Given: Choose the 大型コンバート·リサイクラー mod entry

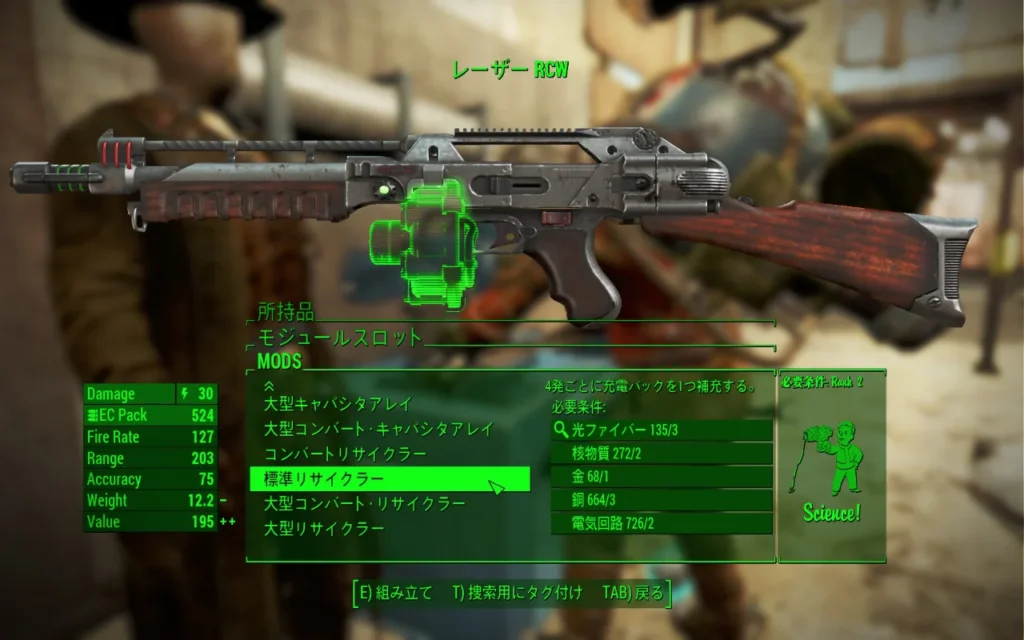Looking at the screenshot, I should click(x=364, y=503).
